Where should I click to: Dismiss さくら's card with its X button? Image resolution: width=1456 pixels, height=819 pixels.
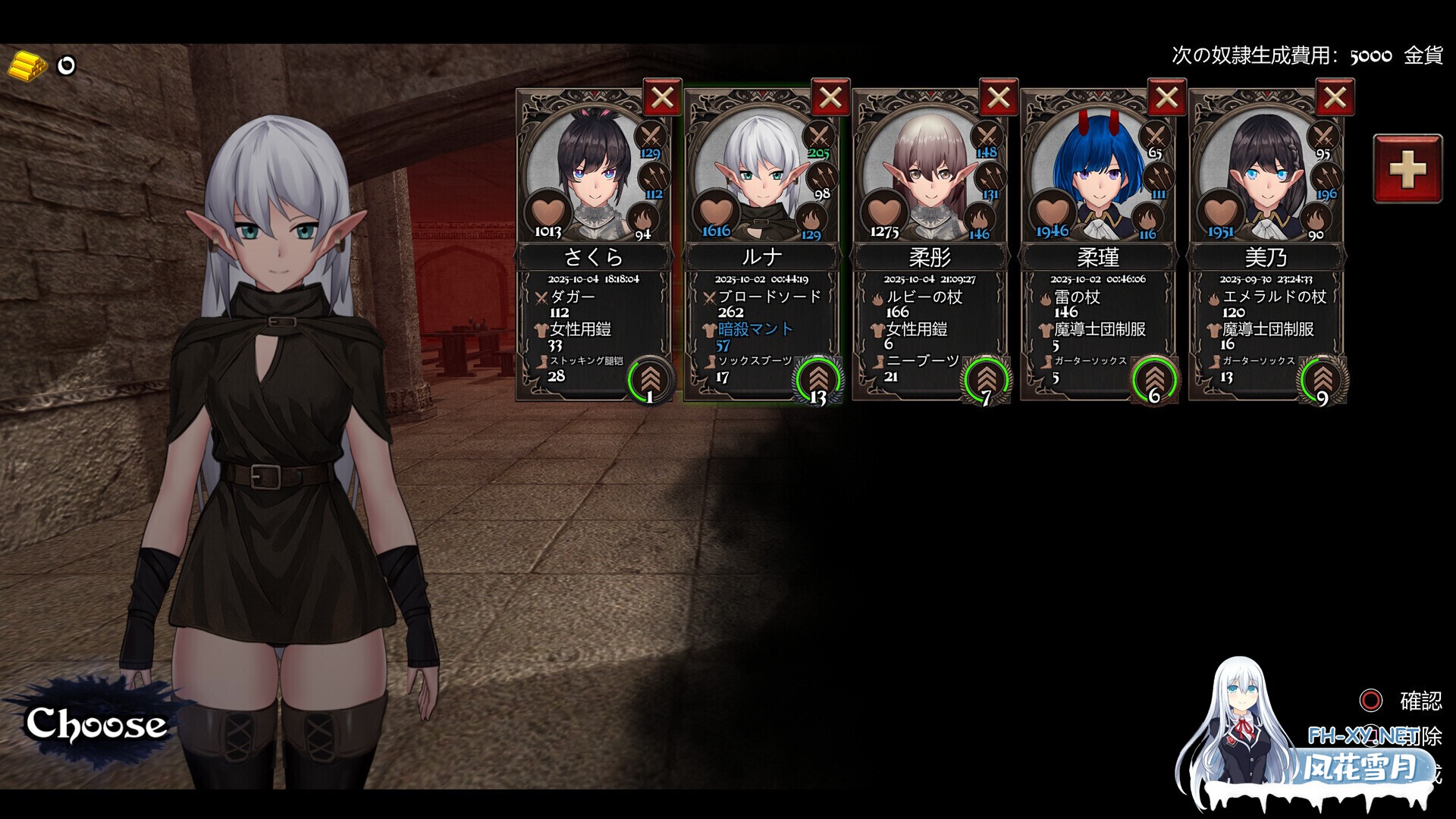point(662,98)
